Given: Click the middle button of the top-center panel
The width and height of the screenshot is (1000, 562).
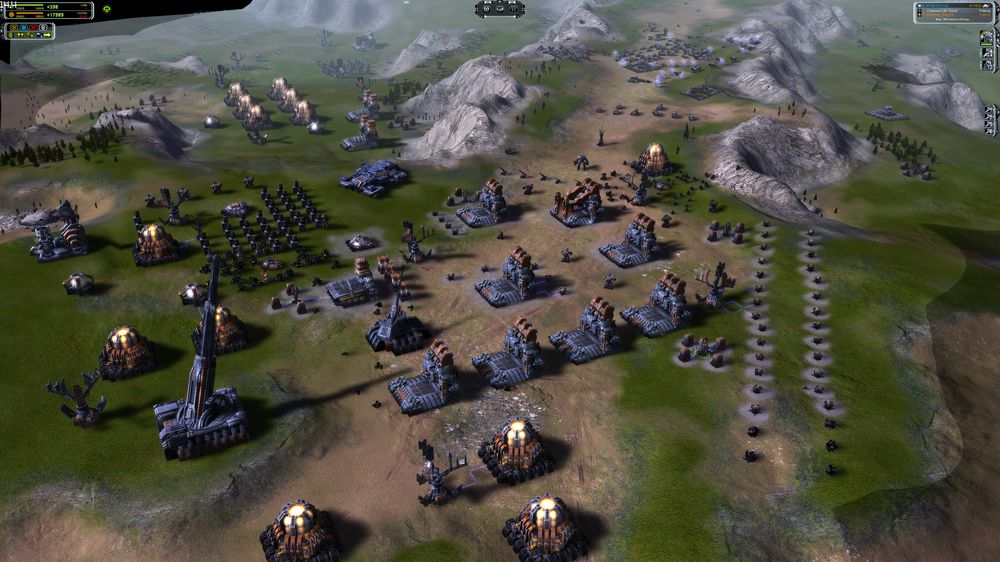Looking at the screenshot, I should (500, 9).
